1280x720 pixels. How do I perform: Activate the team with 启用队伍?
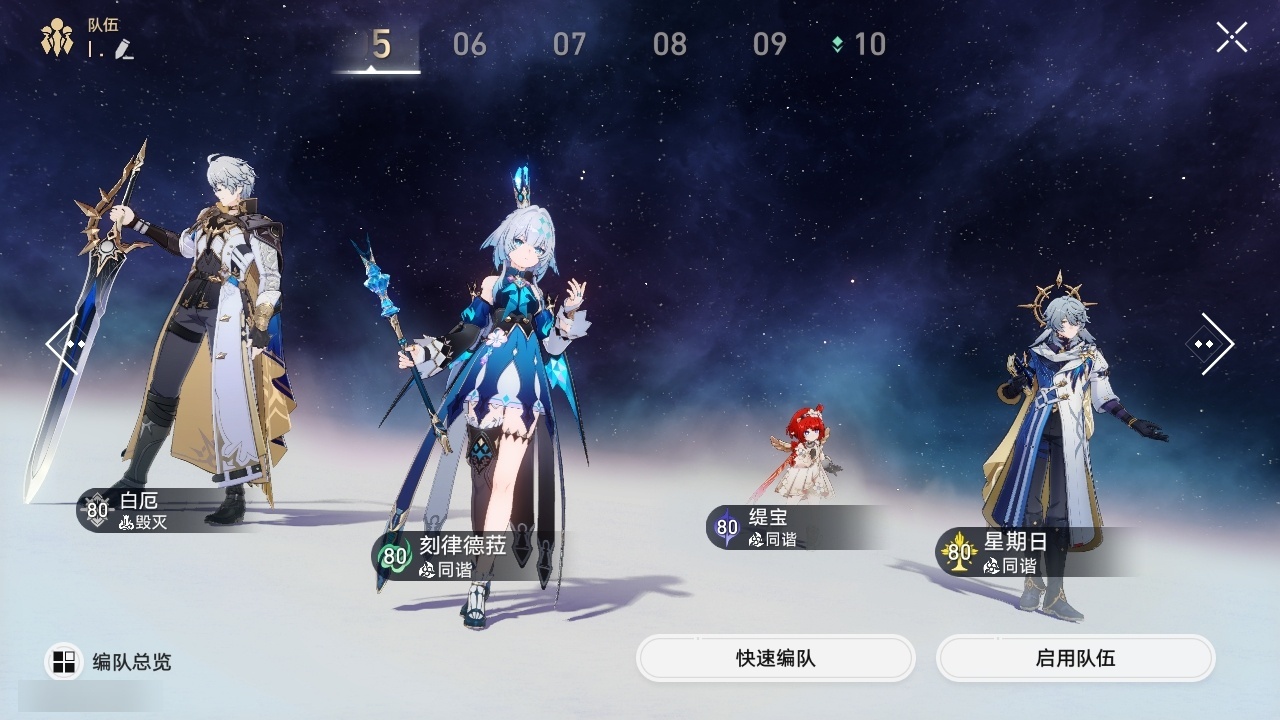(x=1075, y=659)
